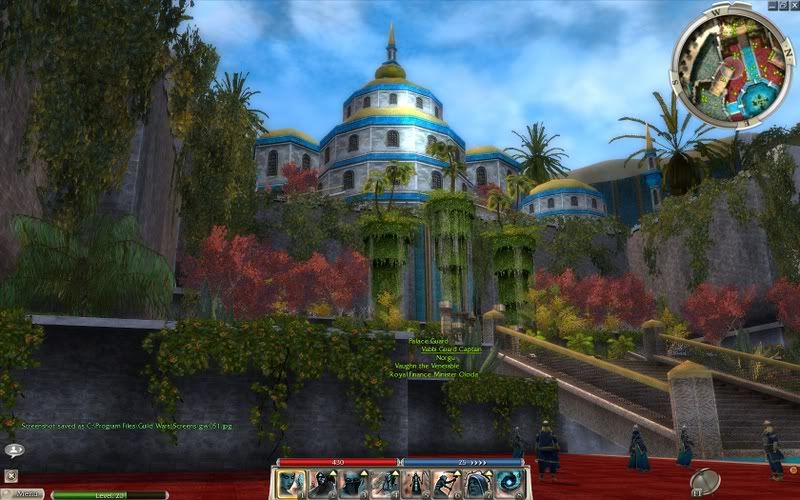Viewport: 800px width, 500px height.
Task: Use skill slot 2 hooded figure
Action: [323, 484]
